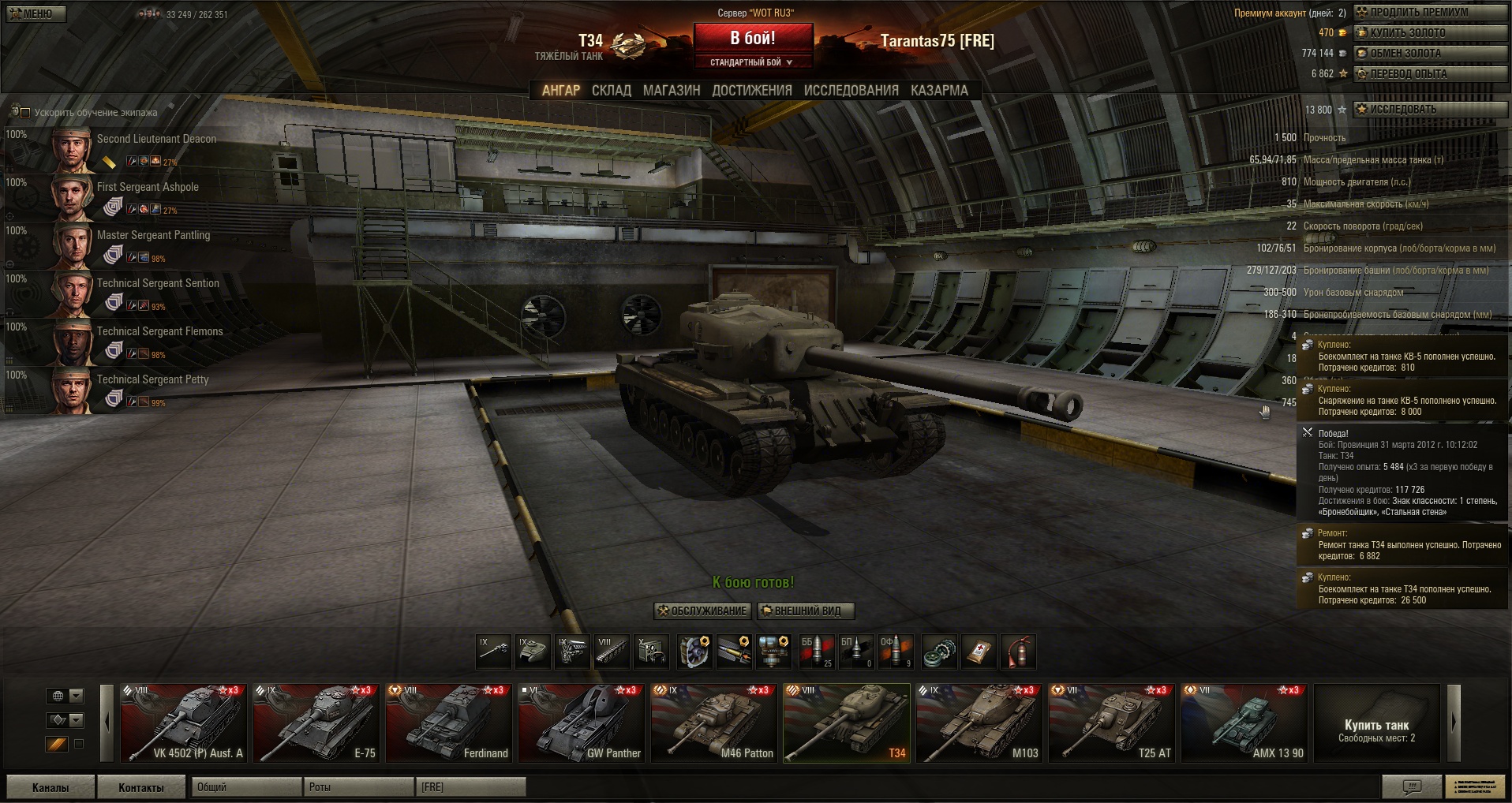The width and height of the screenshot is (1512, 803).
Task: Toggle accelerate crew training checkbox
Action: click(x=25, y=113)
